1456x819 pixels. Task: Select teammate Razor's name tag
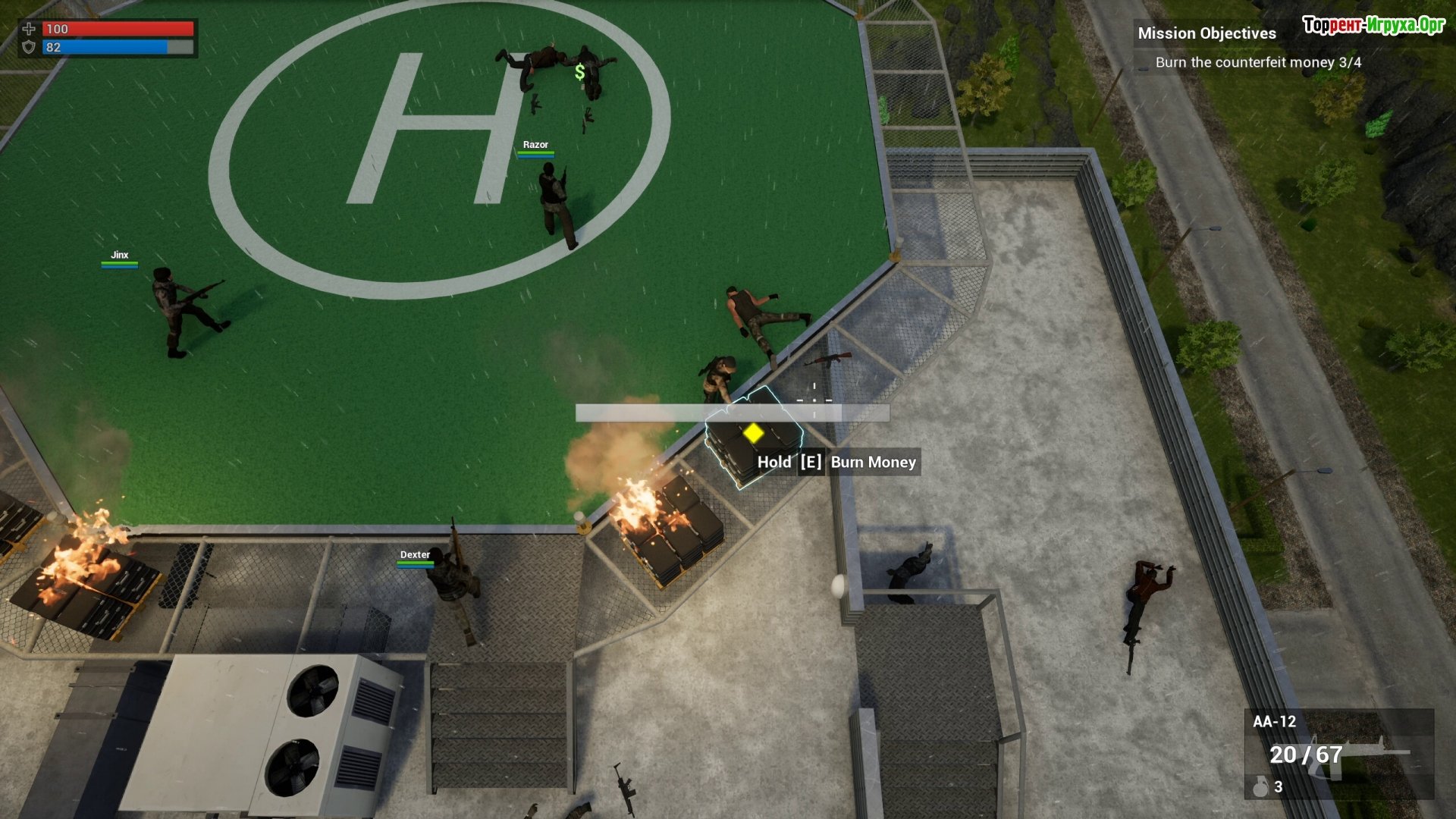pos(535,145)
